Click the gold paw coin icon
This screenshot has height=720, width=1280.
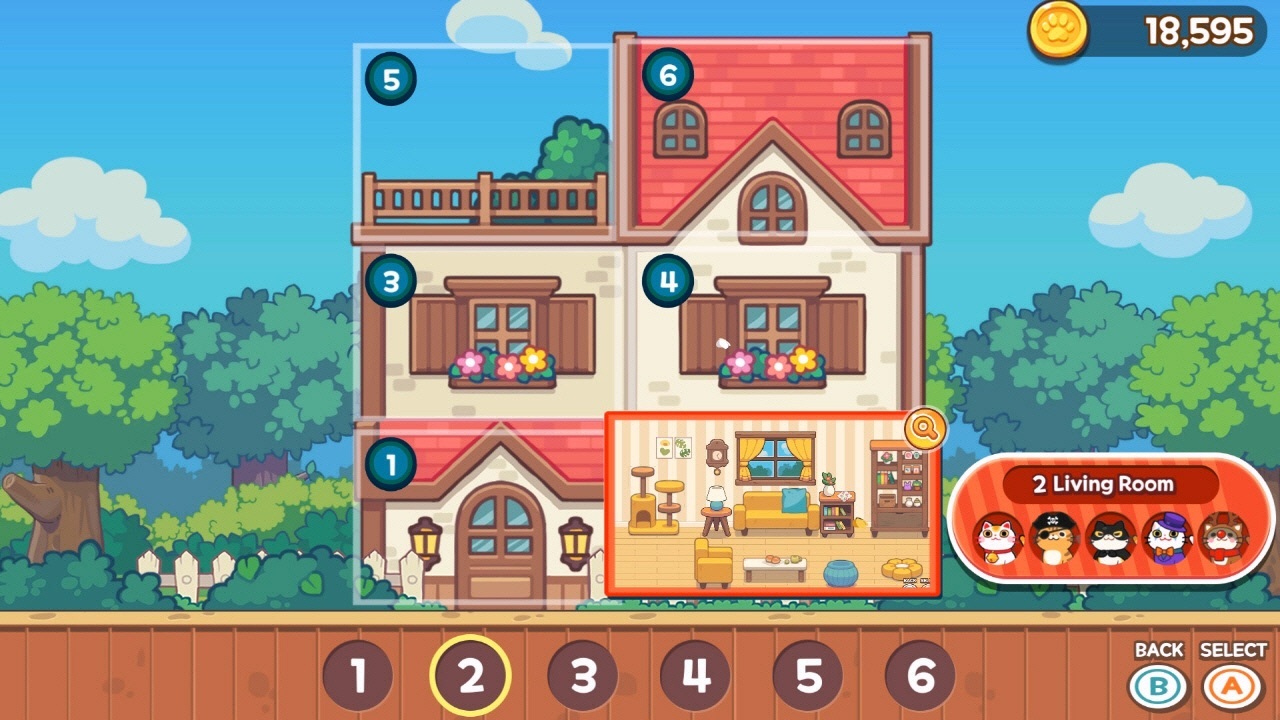pos(1056,31)
